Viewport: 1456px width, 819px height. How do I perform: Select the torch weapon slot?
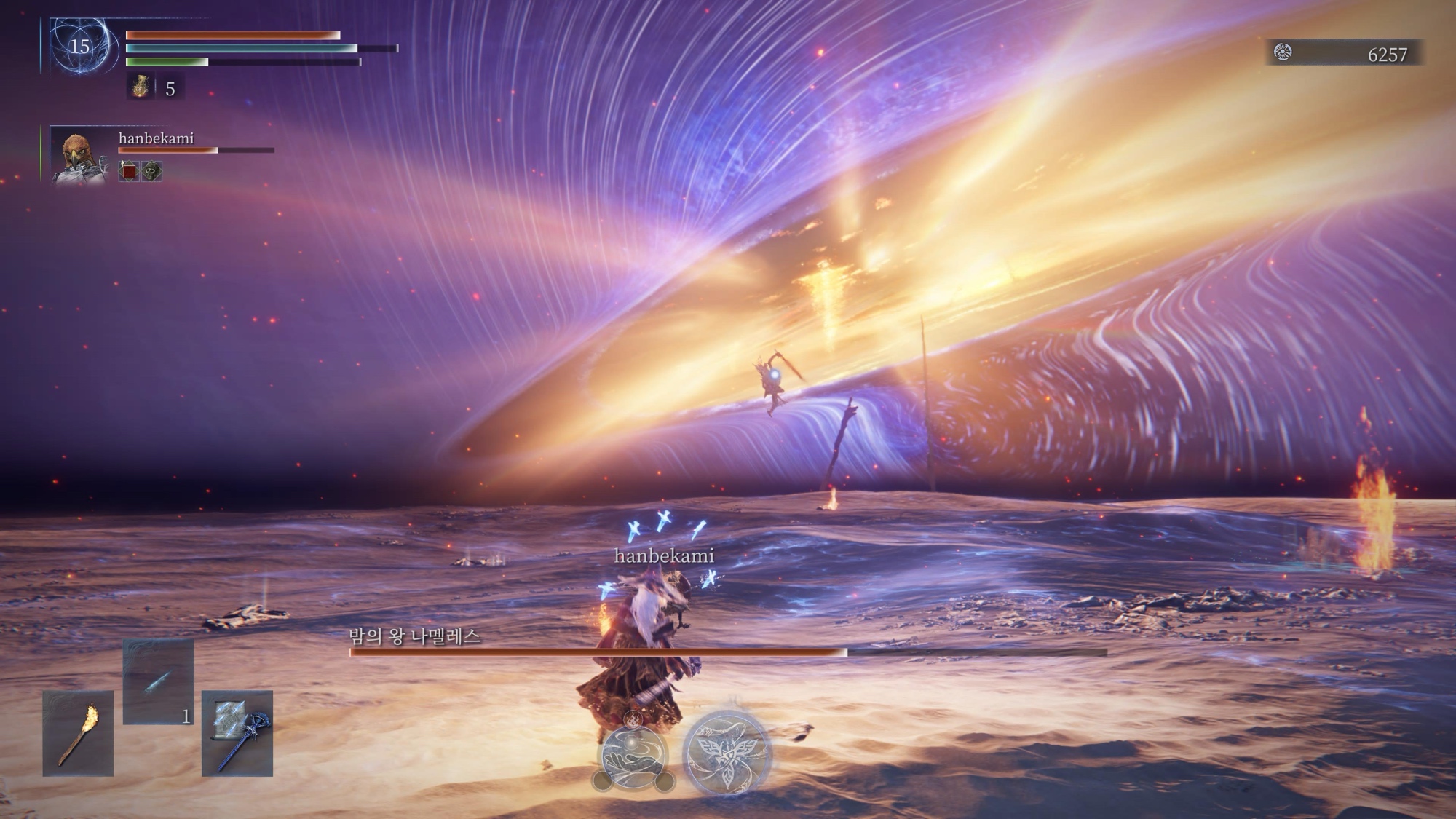(x=78, y=733)
